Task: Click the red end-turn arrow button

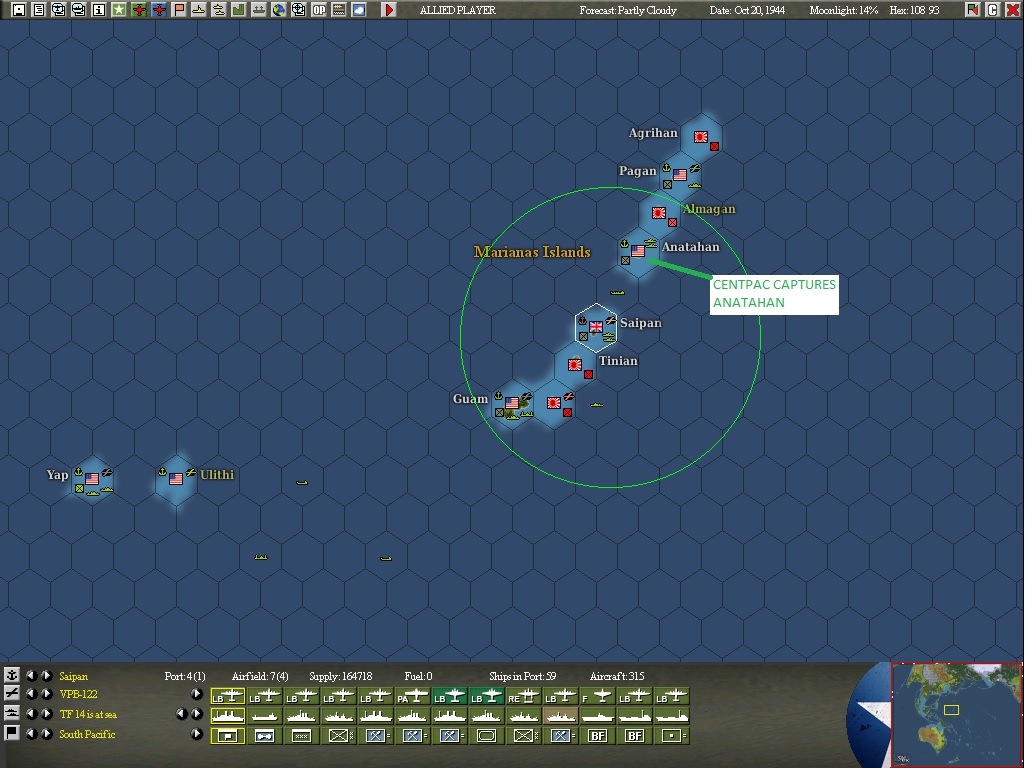Action: (389, 10)
